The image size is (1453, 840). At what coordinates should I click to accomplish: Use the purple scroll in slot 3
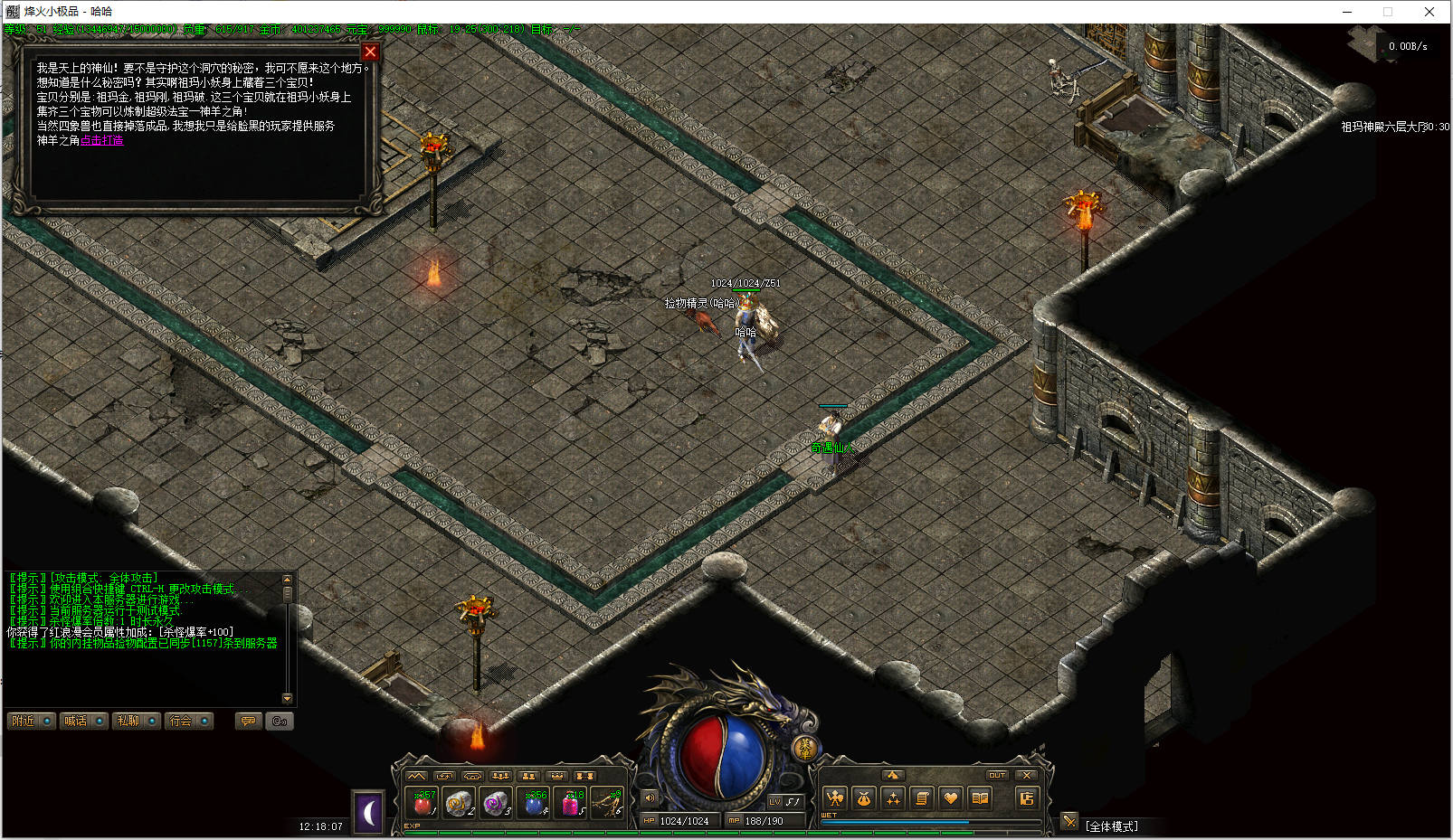[497, 803]
